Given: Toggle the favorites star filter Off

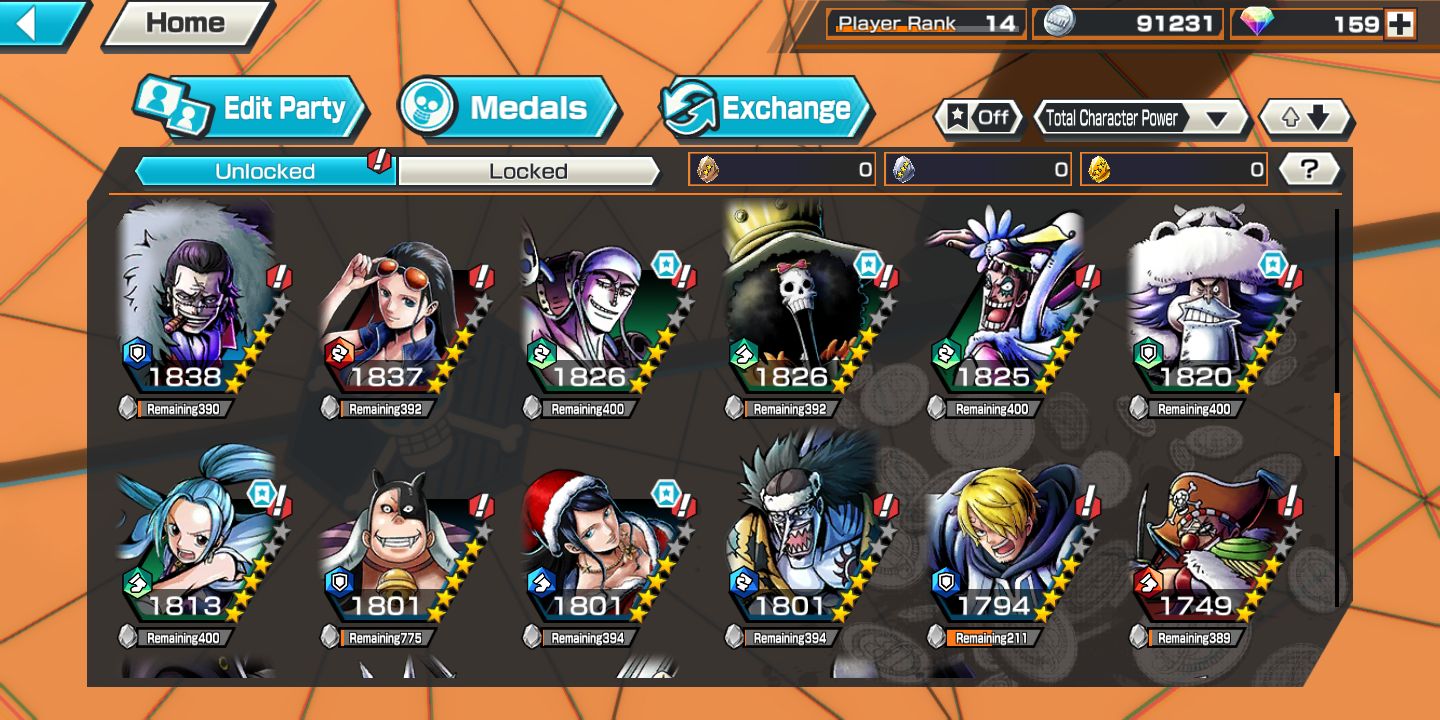Looking at the screenshot, I should (x=979, y=118).
